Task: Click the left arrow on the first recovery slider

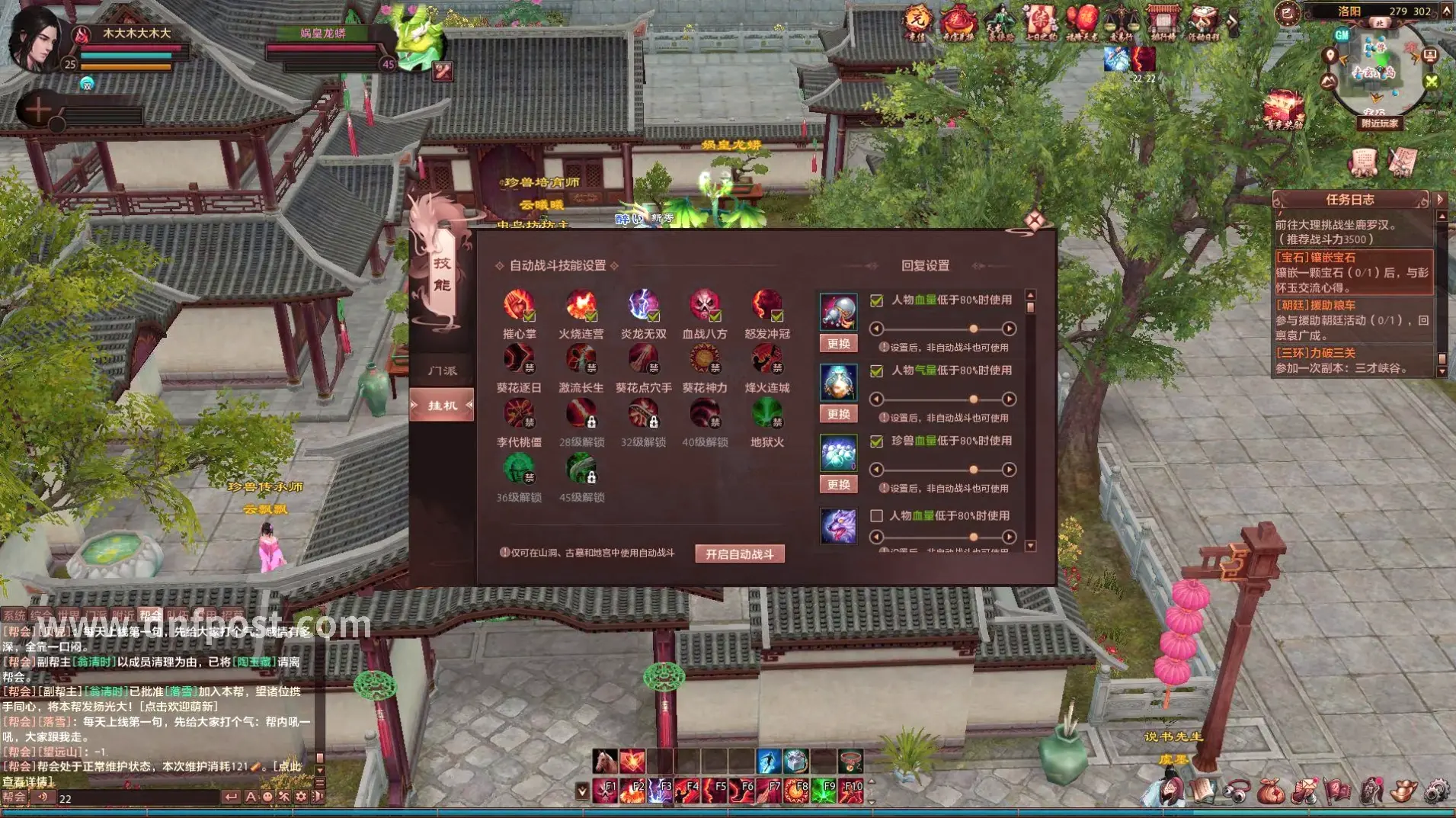Action: [x=877, y=329]
